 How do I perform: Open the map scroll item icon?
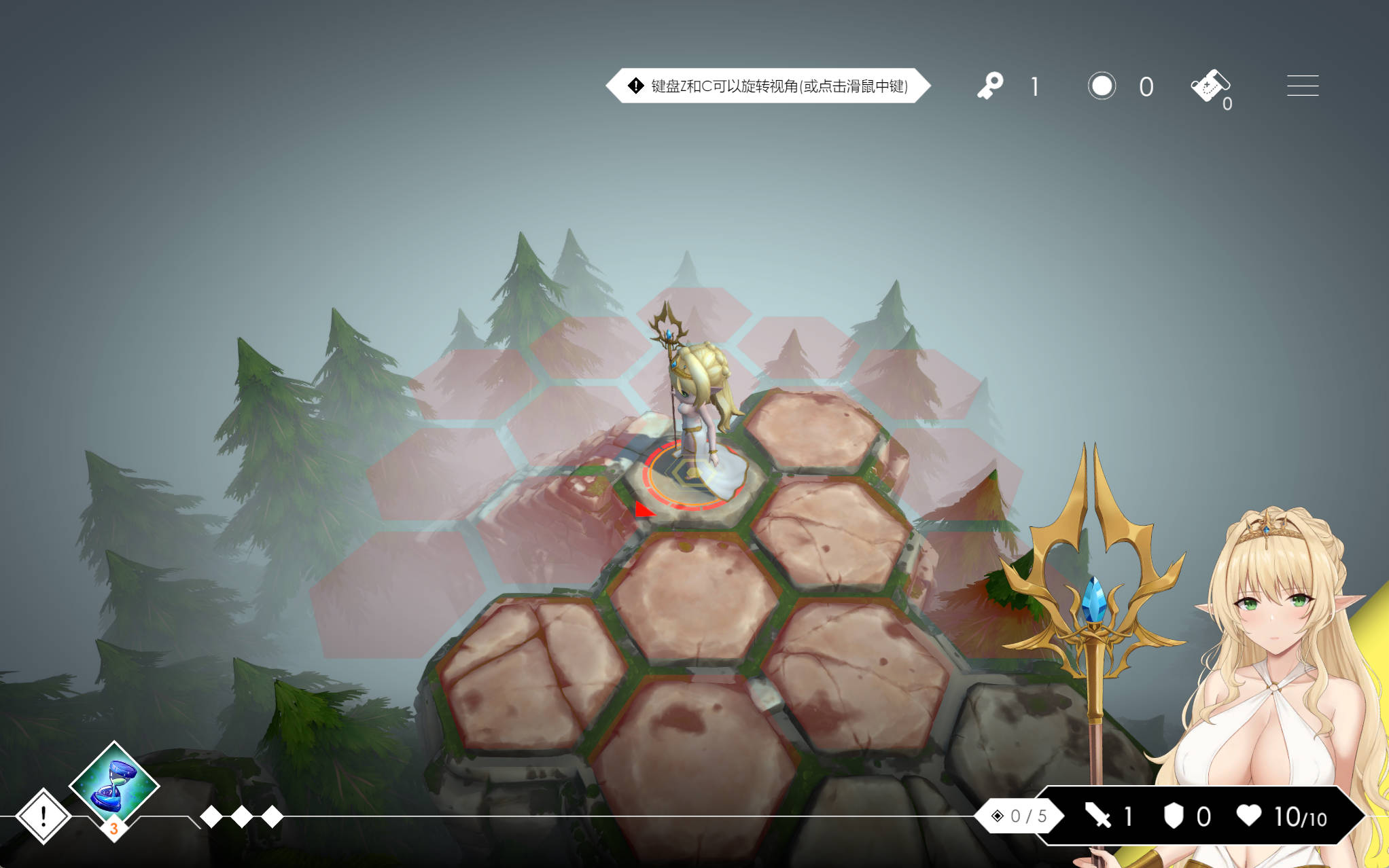point(1210,86)
